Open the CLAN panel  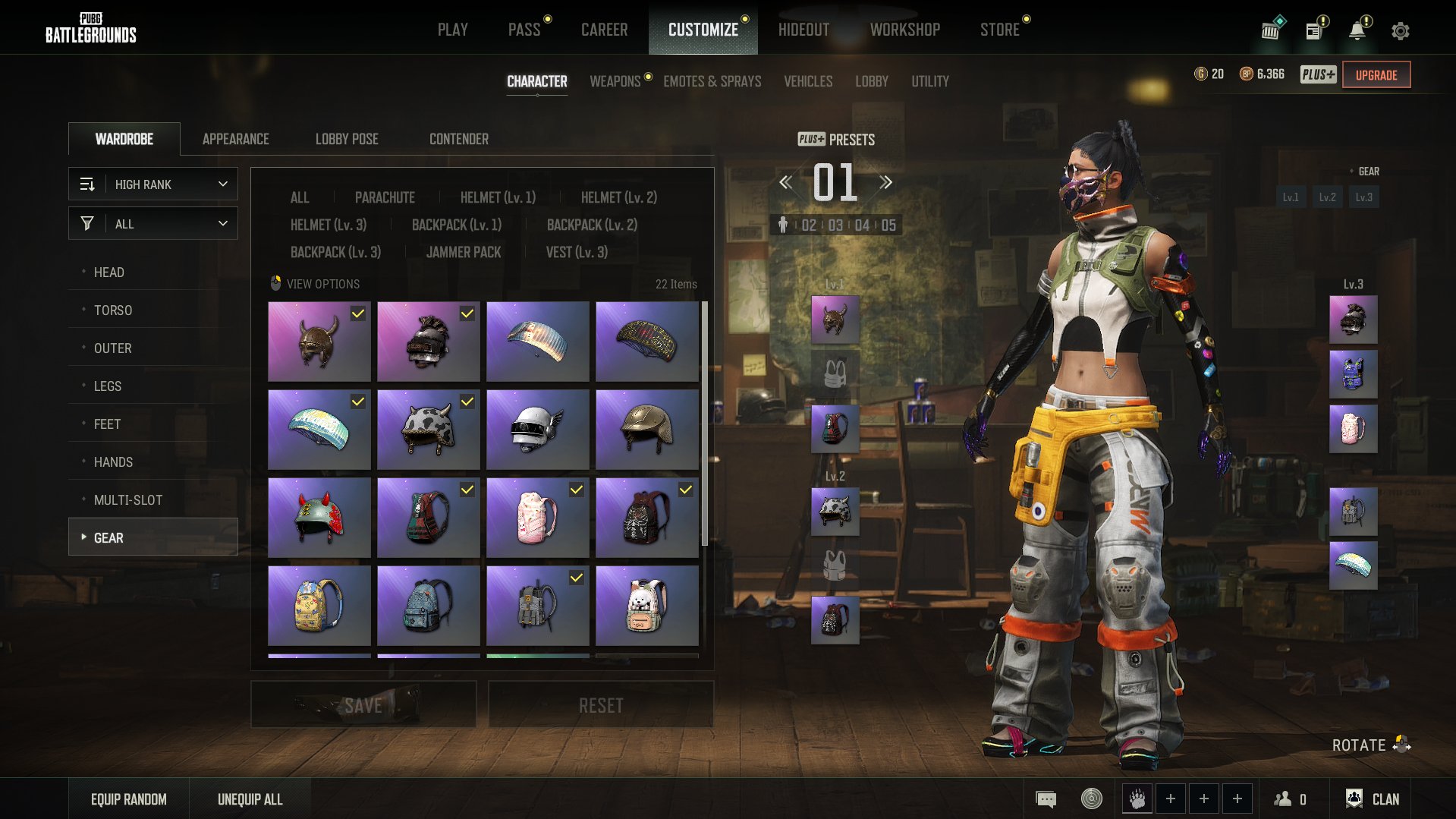point(1373,799)
